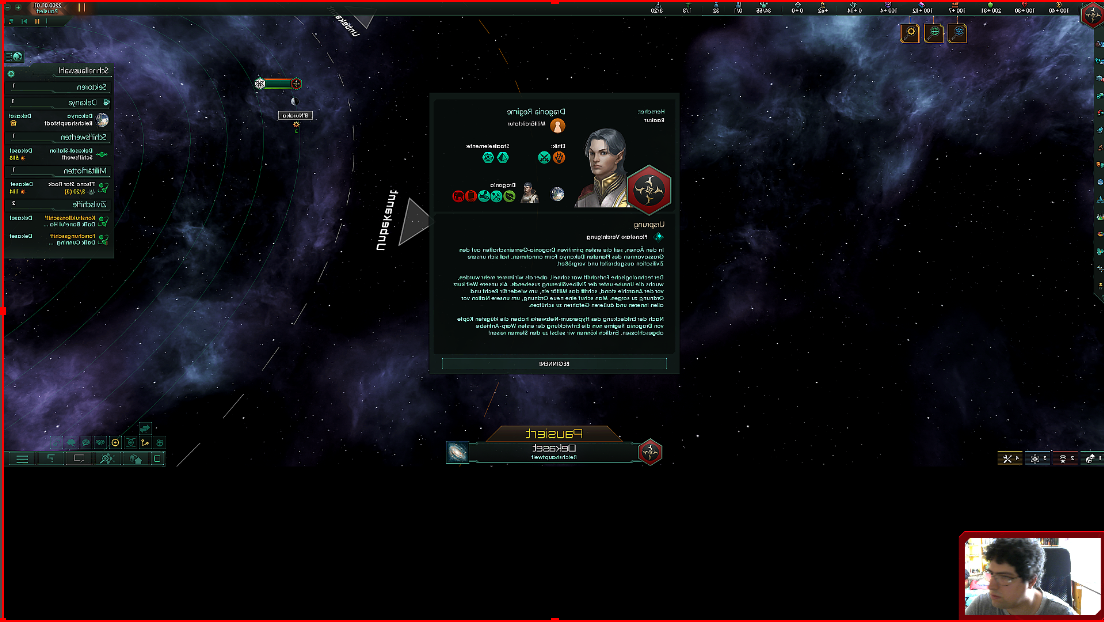Screen dimensions: 1104x622
Task: Select the Konstruktionsschiff construction ship entry
Action: [x=60, y=219]
